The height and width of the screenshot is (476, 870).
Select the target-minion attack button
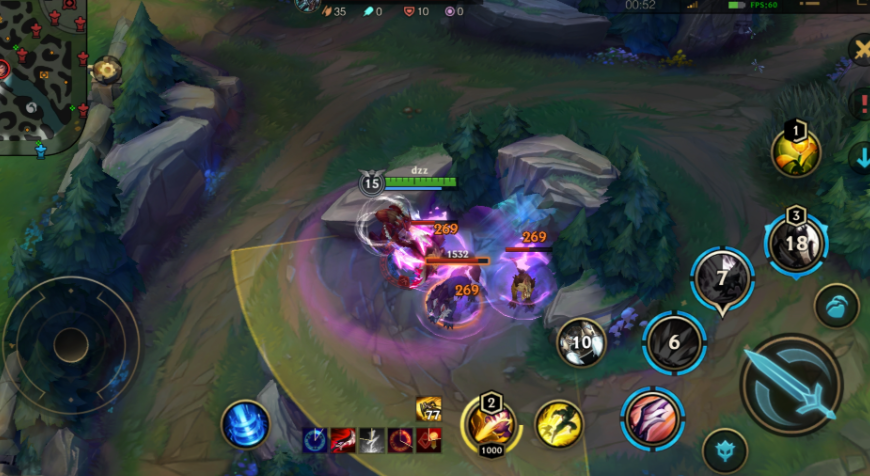[836, 306]
